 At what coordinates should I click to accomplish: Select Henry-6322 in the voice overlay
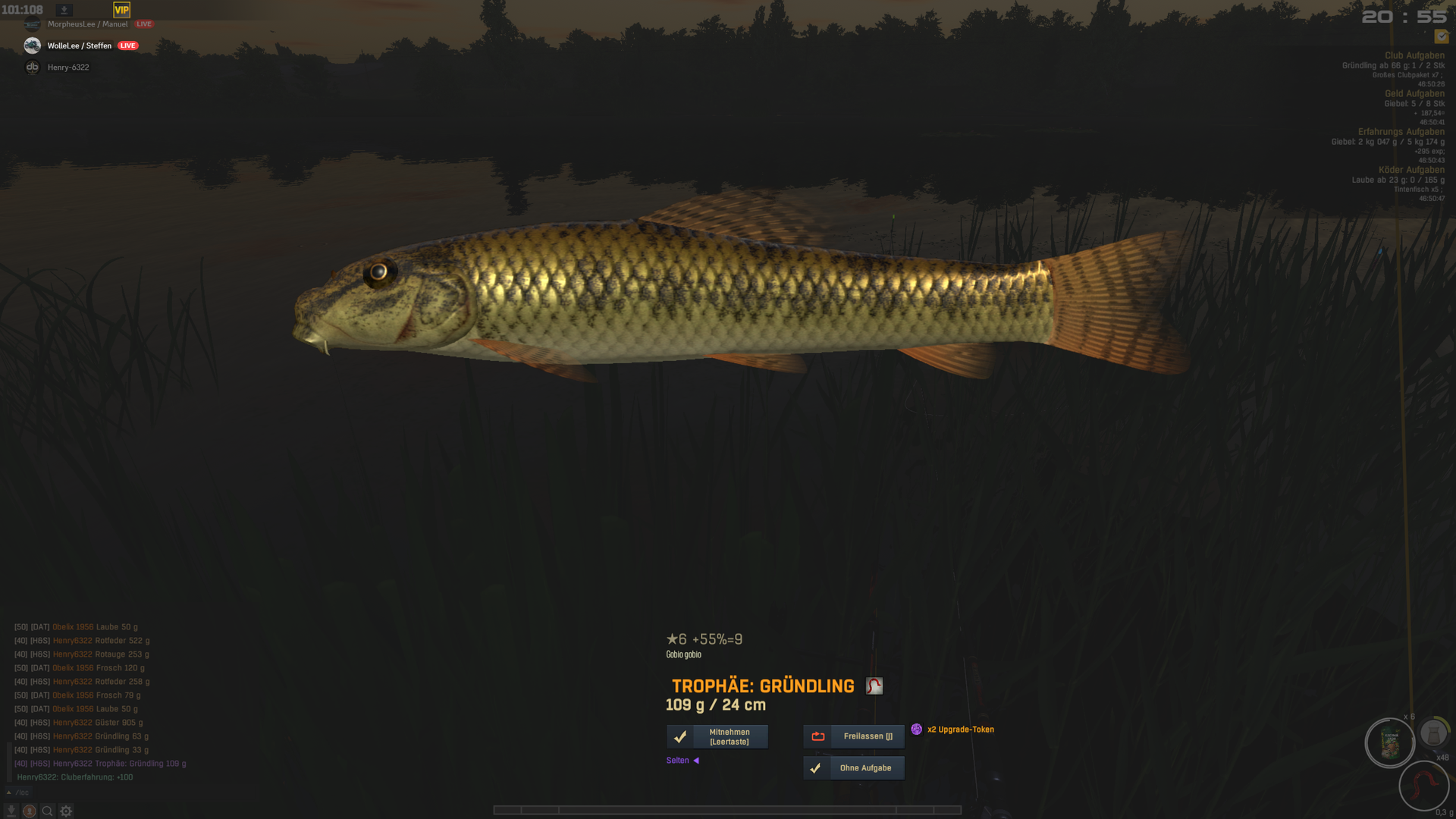[x=68, y=67]
